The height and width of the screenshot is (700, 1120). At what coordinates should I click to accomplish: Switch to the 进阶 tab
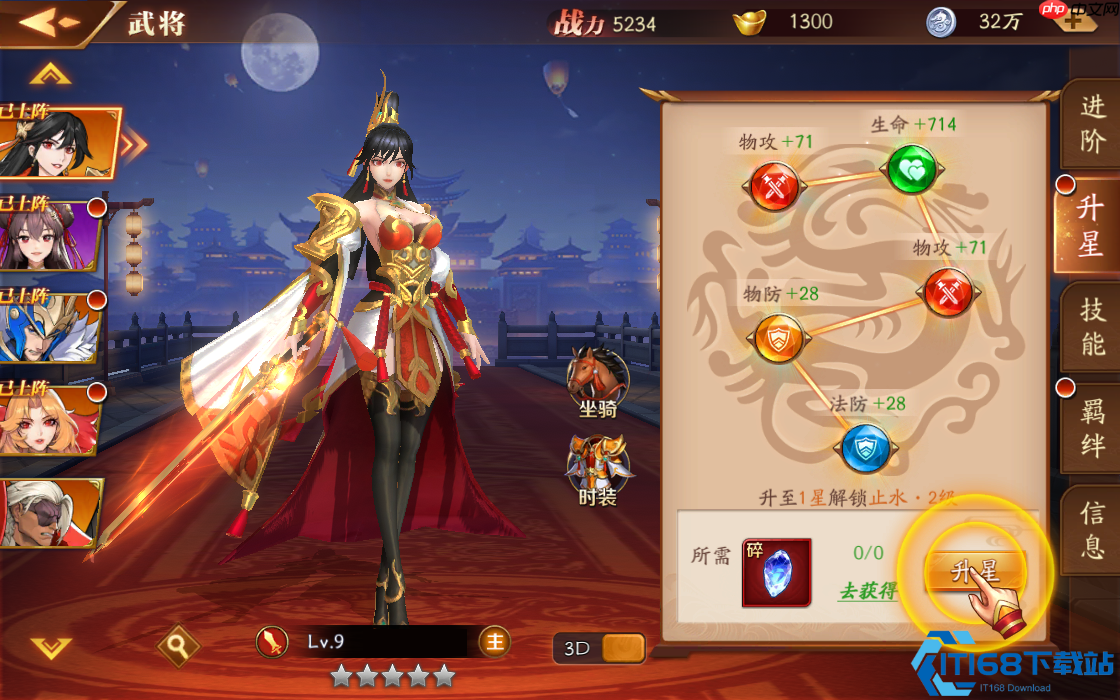pyautogui.click(x=1092, y=124)
